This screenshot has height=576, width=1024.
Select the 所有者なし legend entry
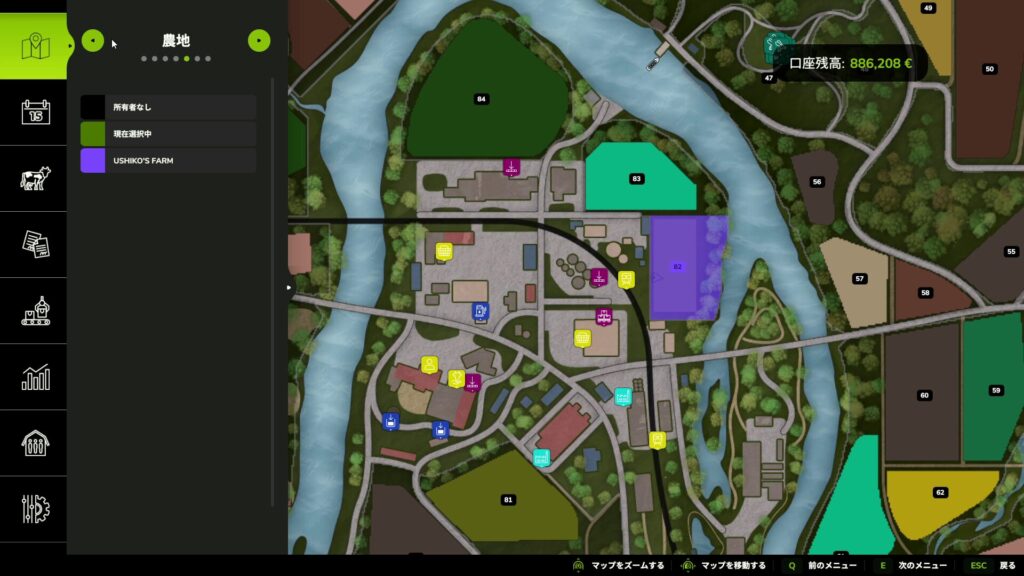168,107
